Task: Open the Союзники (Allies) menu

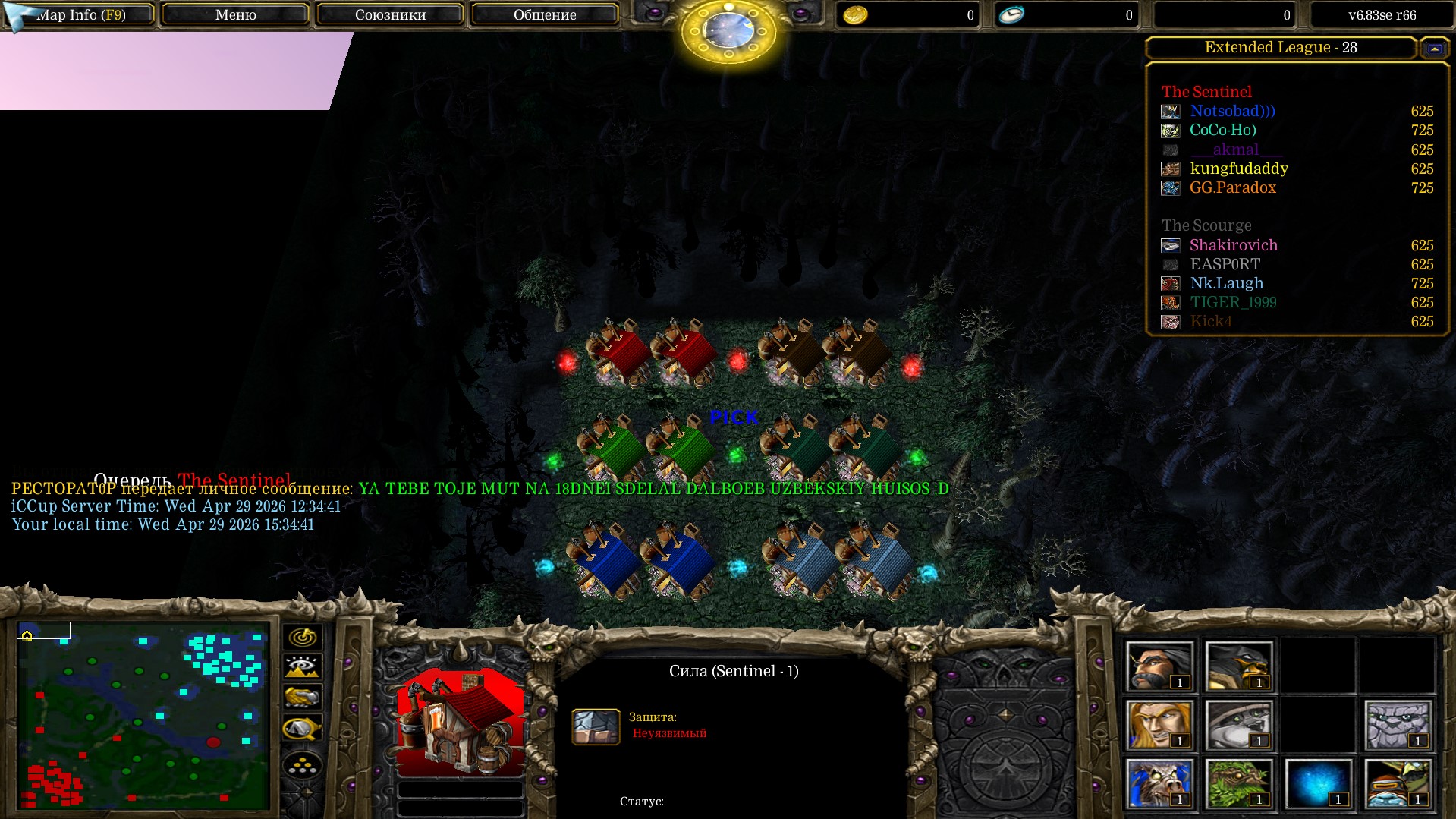Action: tap(390, 14)
